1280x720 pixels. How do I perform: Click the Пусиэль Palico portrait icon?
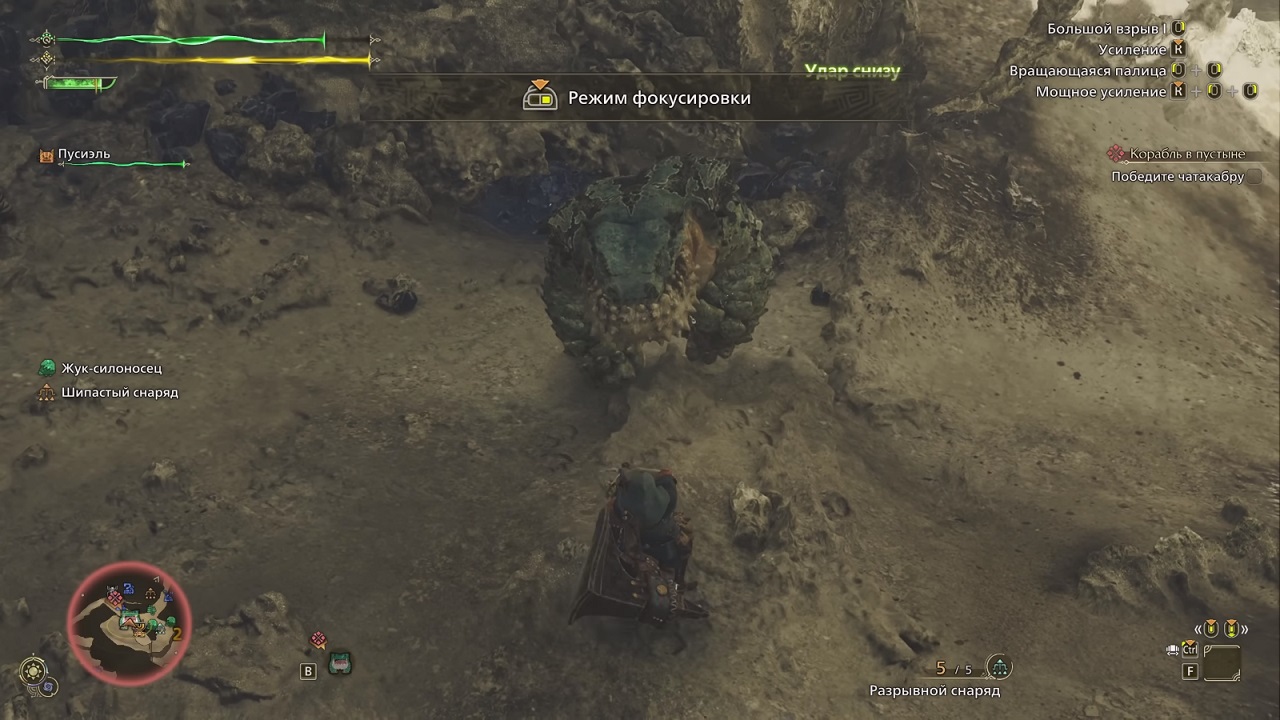coord(45,154)
